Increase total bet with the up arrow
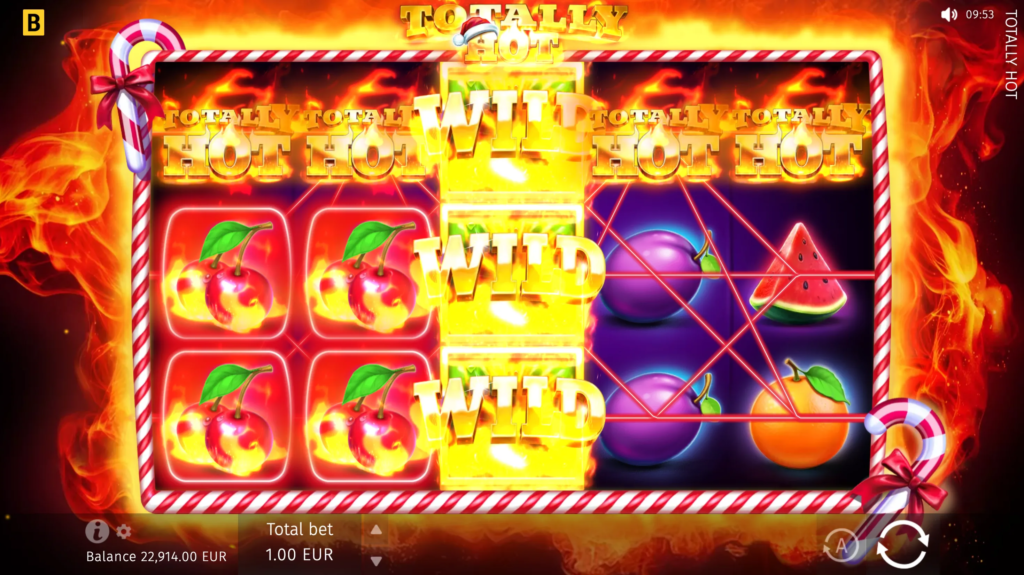Screen dimensions: 1024x575 [376, 530]
